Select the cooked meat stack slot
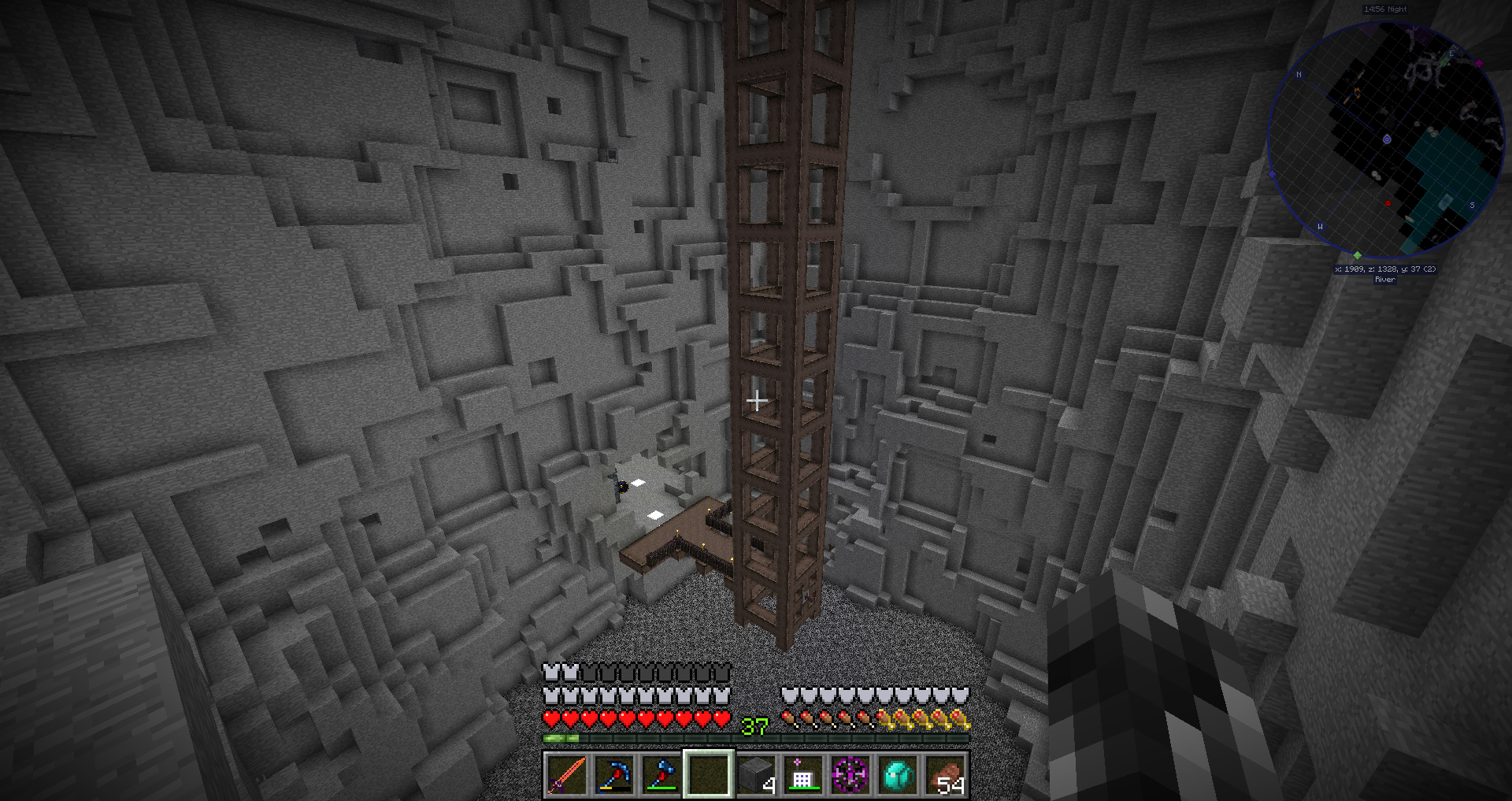 click(945, 774)
